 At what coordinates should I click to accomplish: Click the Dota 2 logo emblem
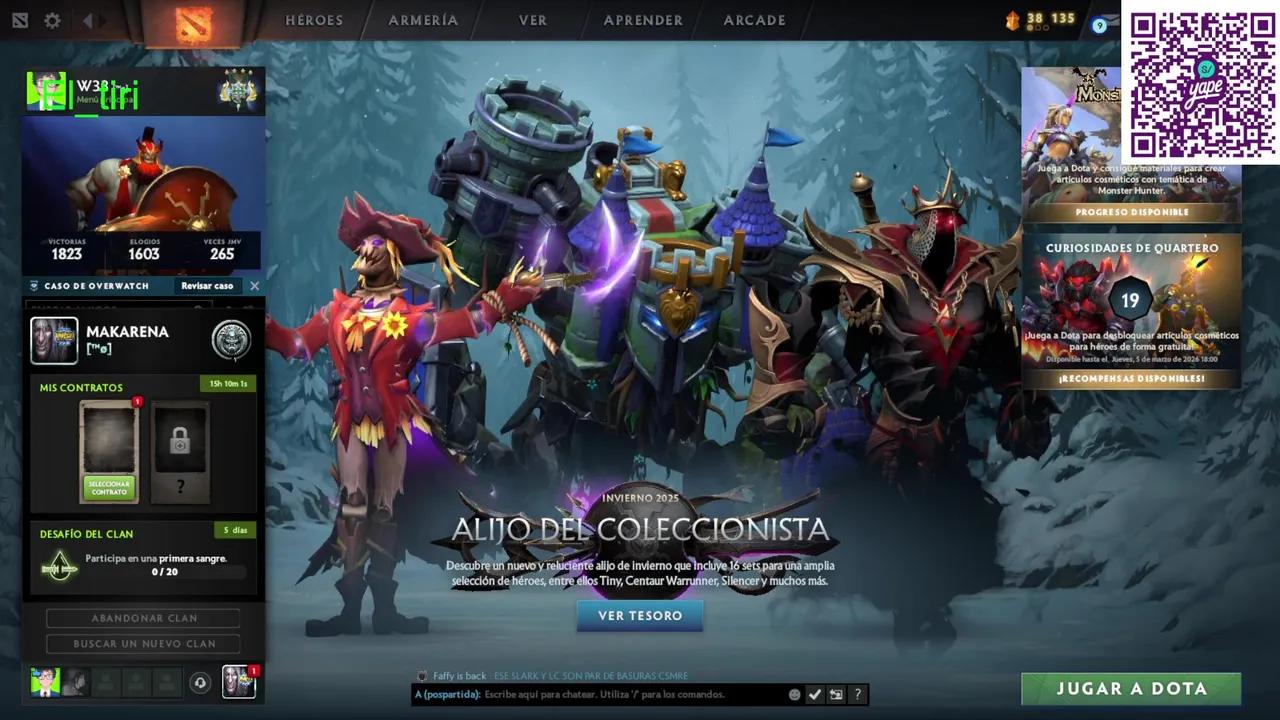(196, 21)
